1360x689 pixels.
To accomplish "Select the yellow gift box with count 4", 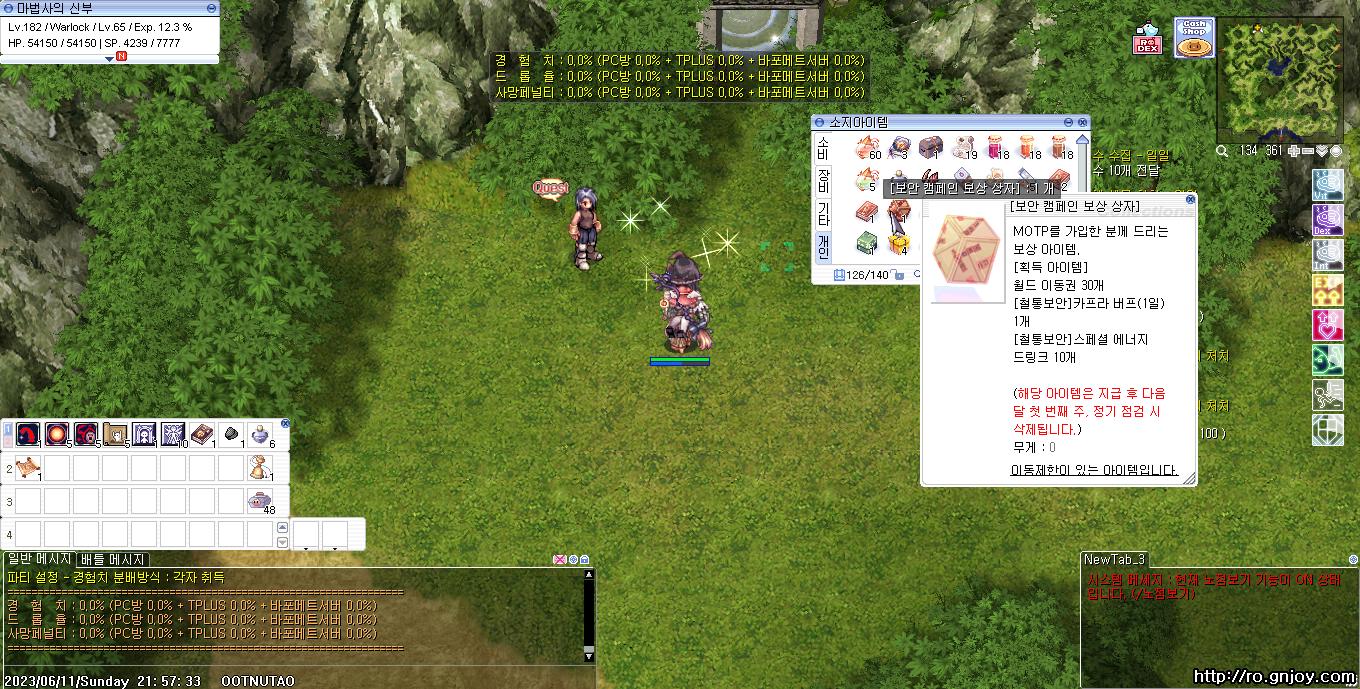I will 899,243.
